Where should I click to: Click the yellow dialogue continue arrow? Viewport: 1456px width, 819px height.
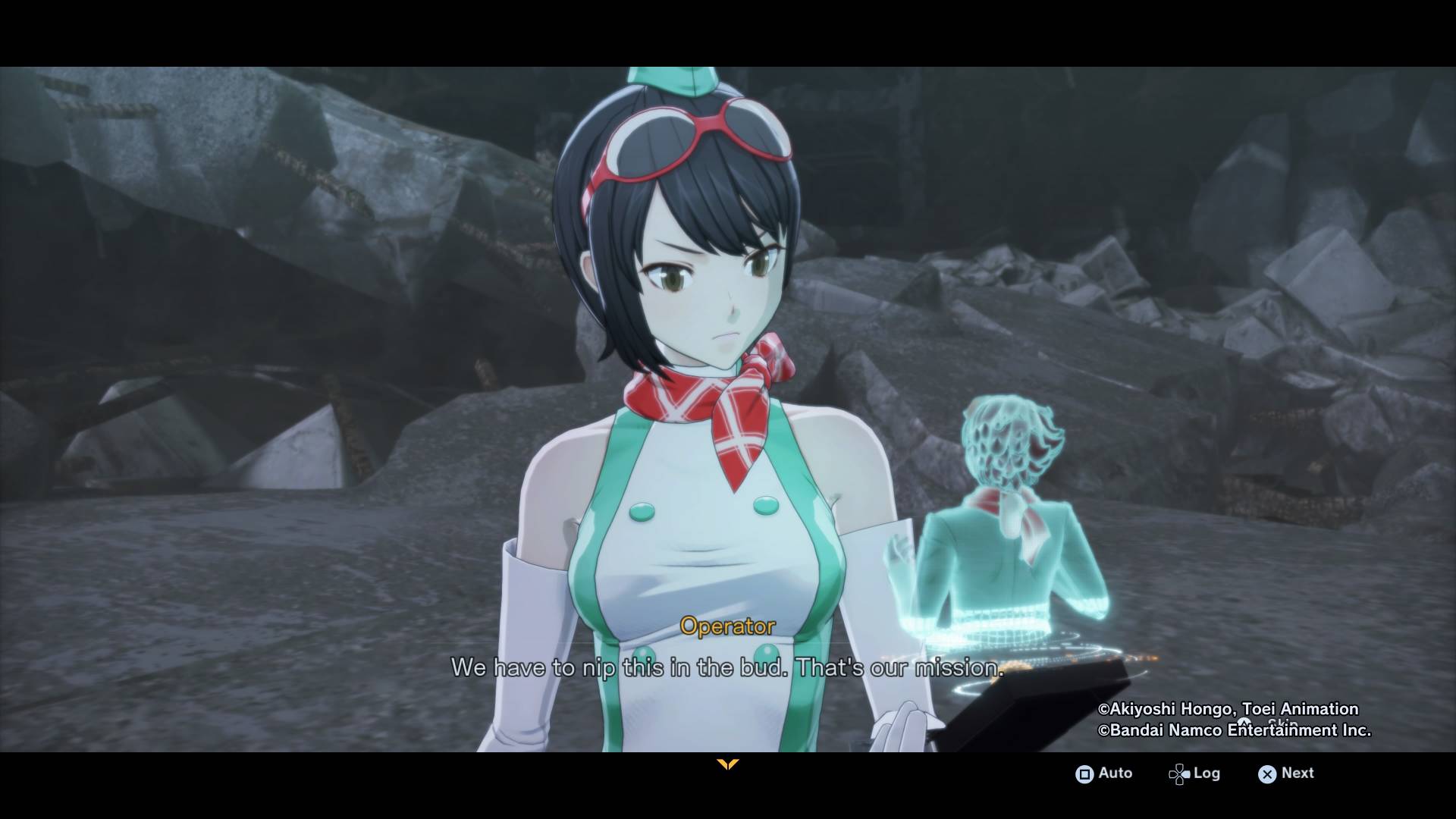click(x=727, y=764)
